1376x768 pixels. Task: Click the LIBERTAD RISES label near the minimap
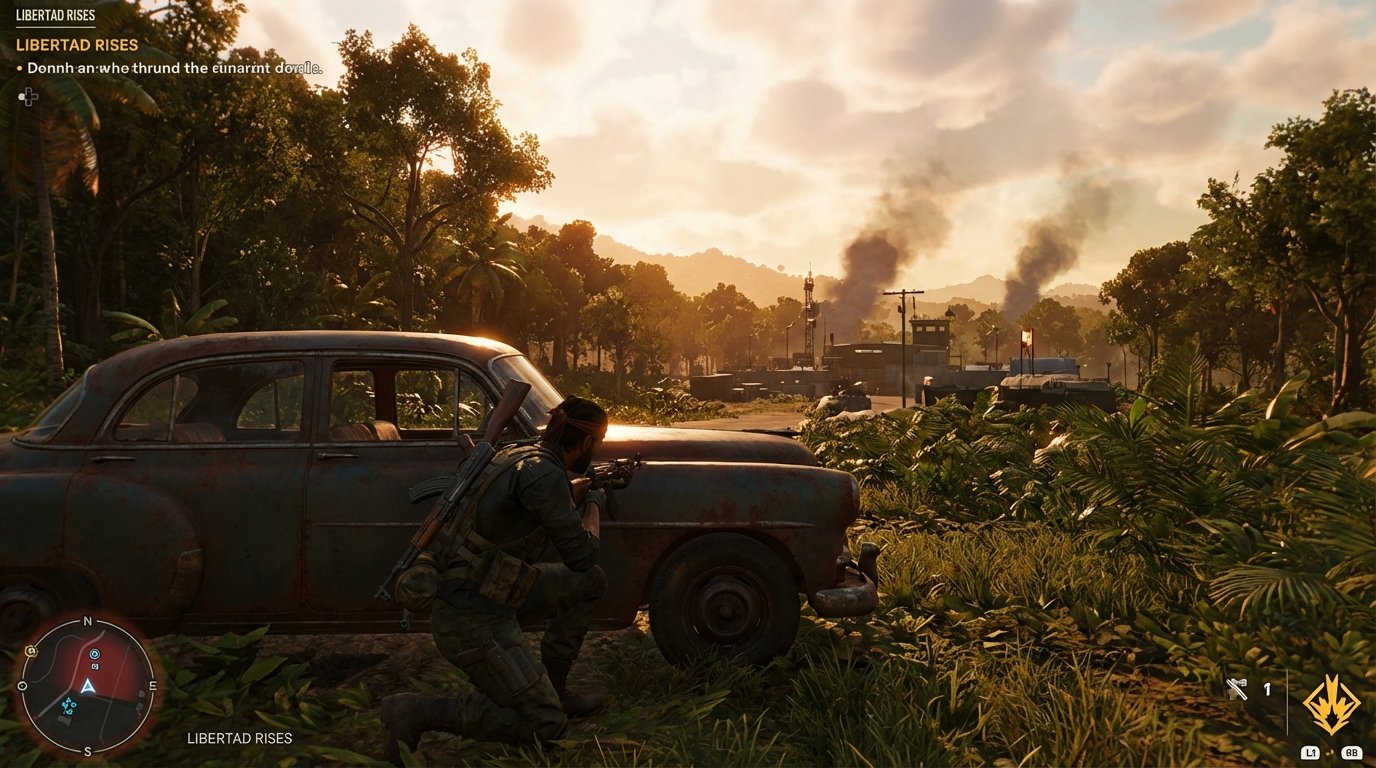tap(239, 738)
